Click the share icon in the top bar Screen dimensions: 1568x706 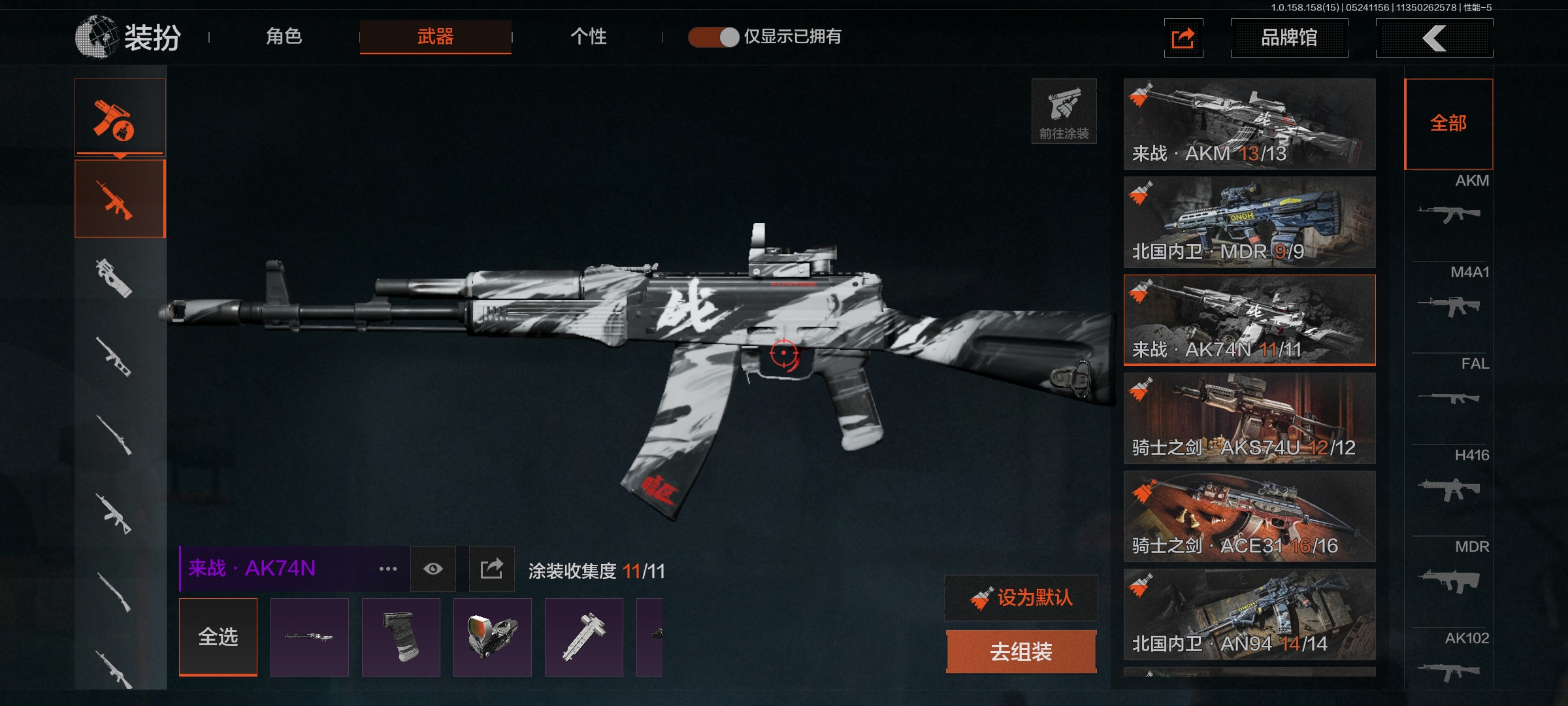click(1183, 38)
